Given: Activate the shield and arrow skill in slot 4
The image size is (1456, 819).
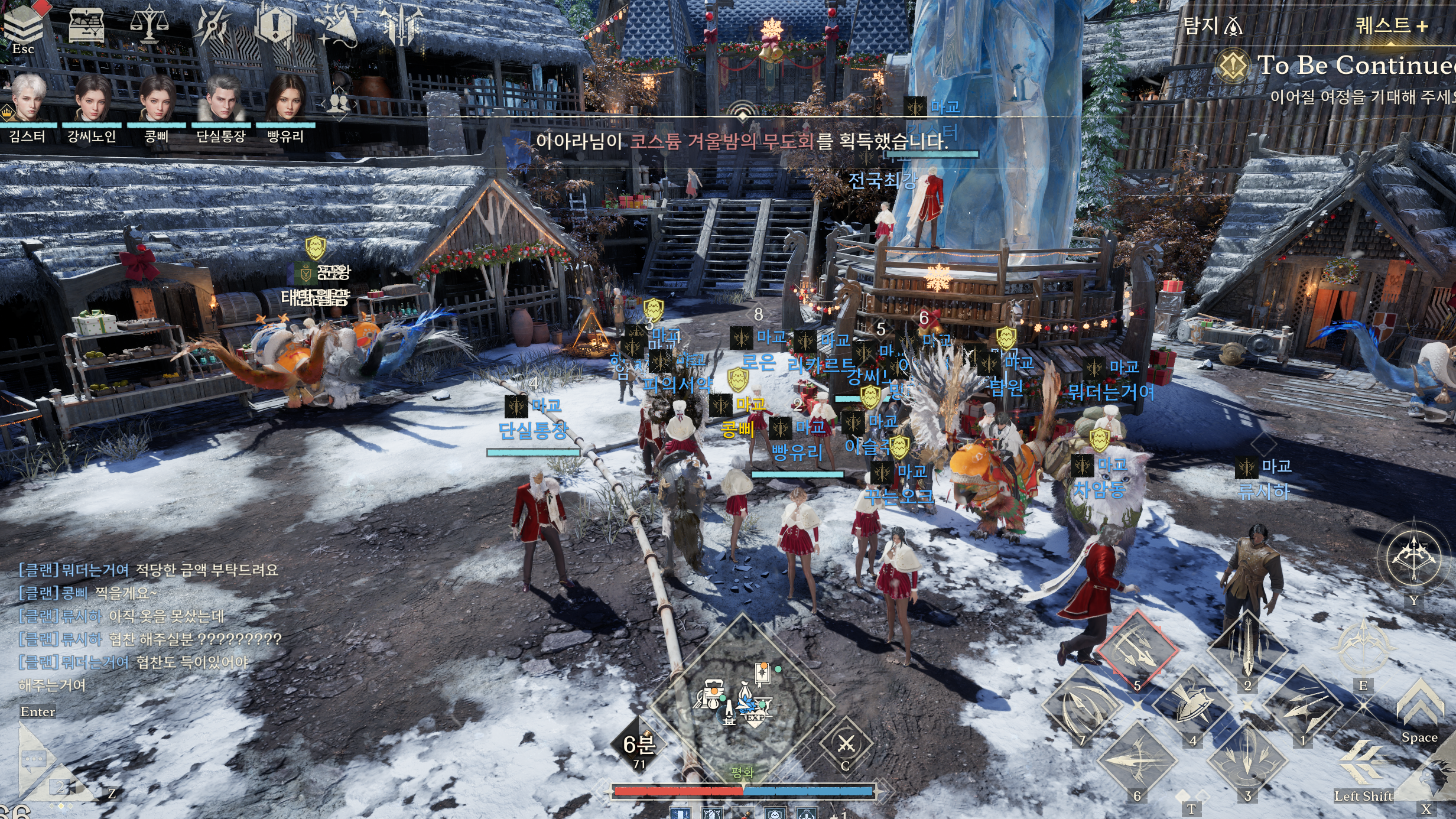Looking at the screenshot, I should click(1192, 704).
